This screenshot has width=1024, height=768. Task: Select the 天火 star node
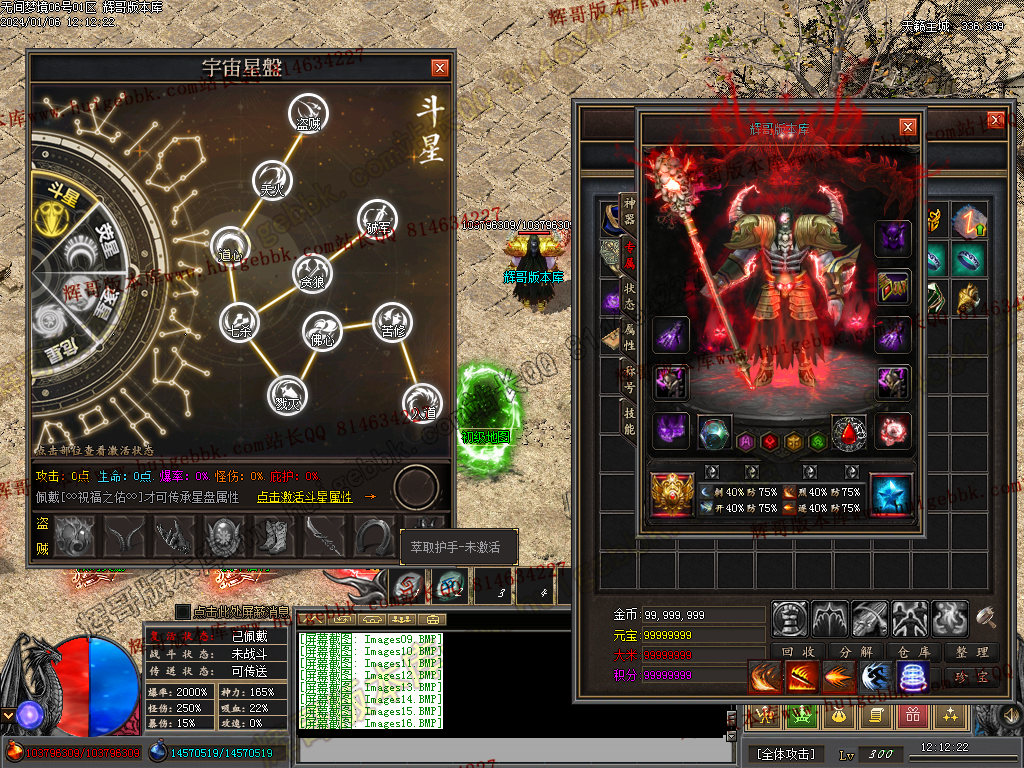(271, 177)
